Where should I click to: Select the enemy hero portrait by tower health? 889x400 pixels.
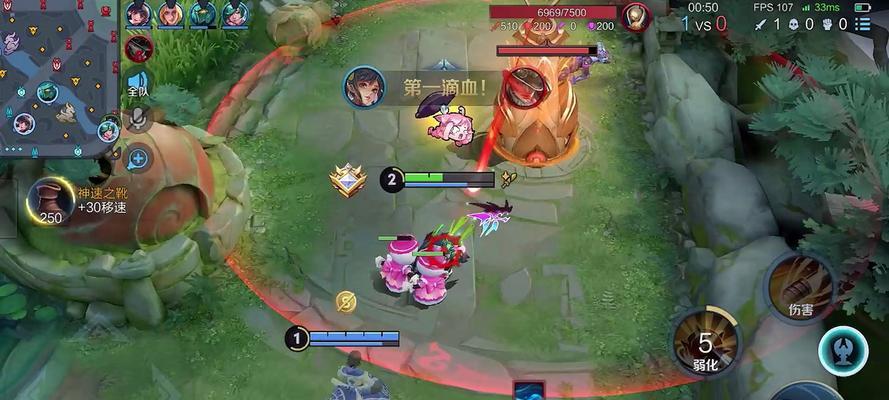[x=635, y=16]
